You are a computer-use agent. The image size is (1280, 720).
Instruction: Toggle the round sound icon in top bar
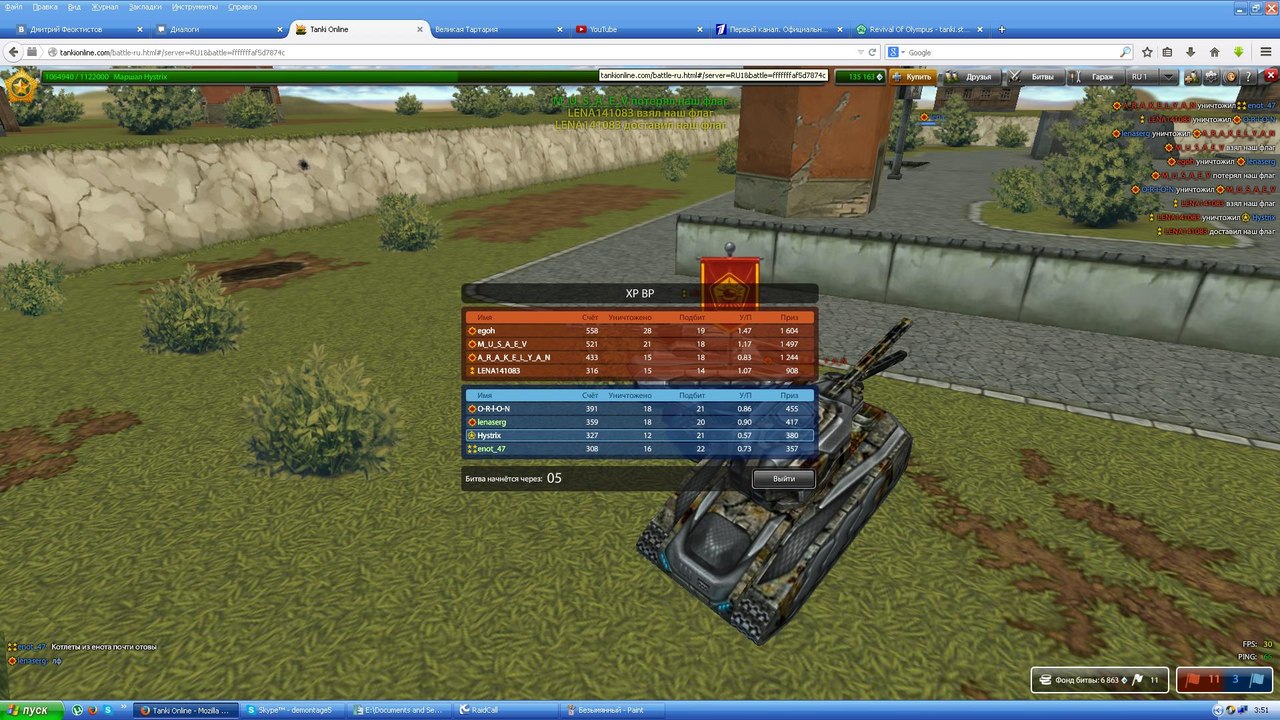(x=1230, y=76)
